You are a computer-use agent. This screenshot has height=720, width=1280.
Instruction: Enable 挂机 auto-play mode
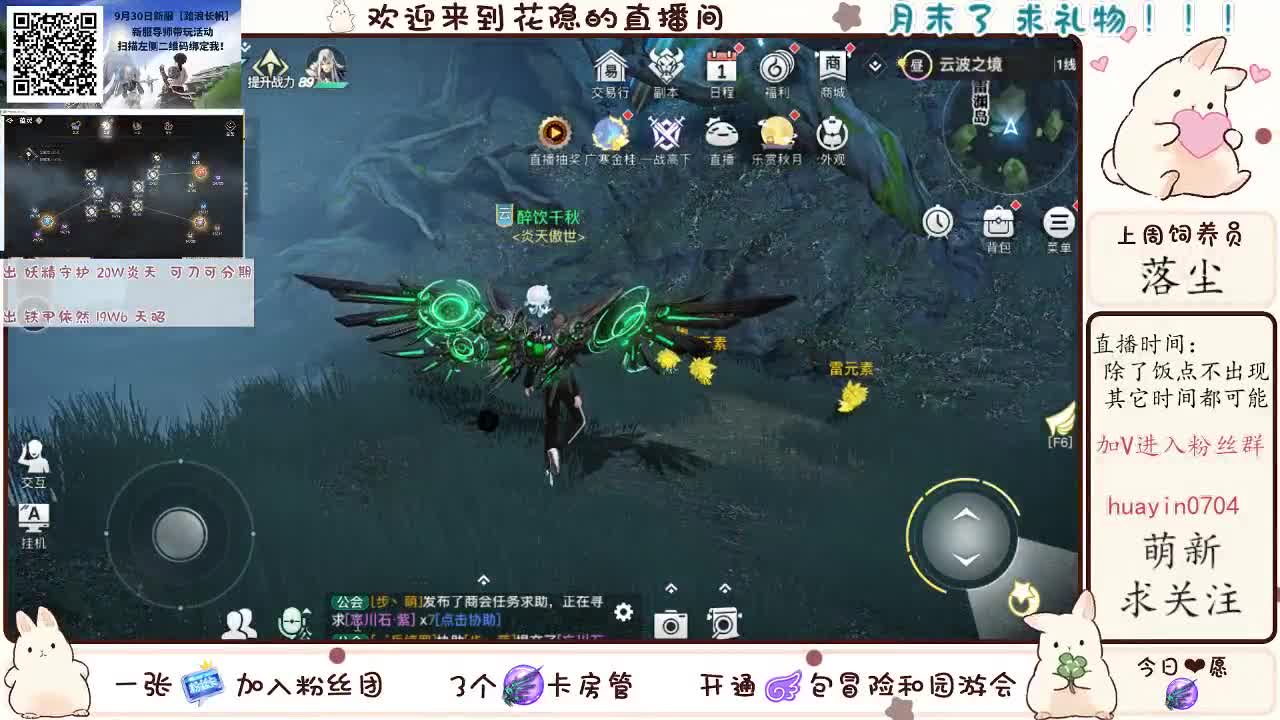pyautogui.click(x=33, y=518)
